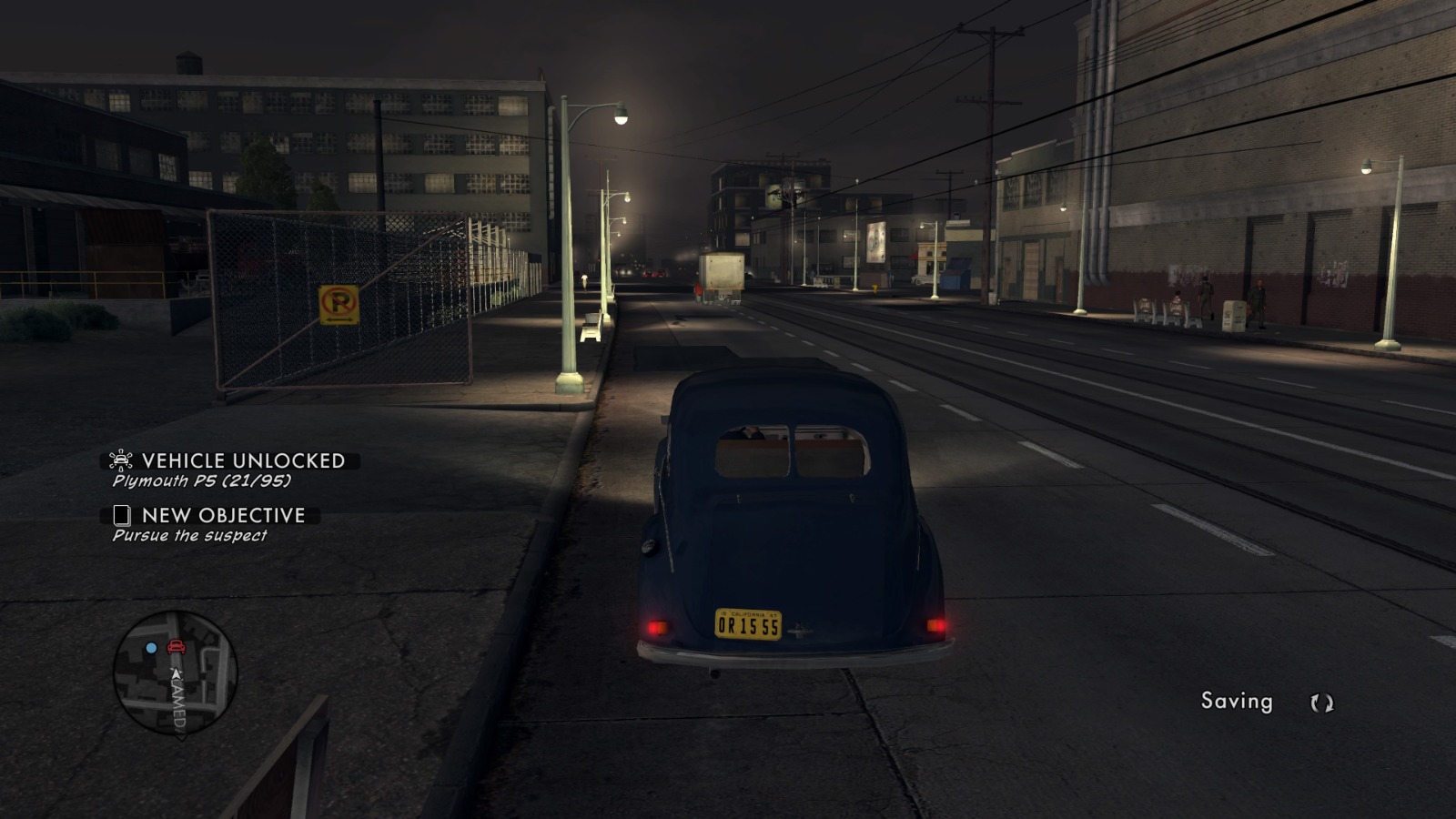The width and height of the screenshot is (1456, 819).
Task: Toggle the nearest glowing street lamp
Action: pyautogui.click(x=619, y=116)
